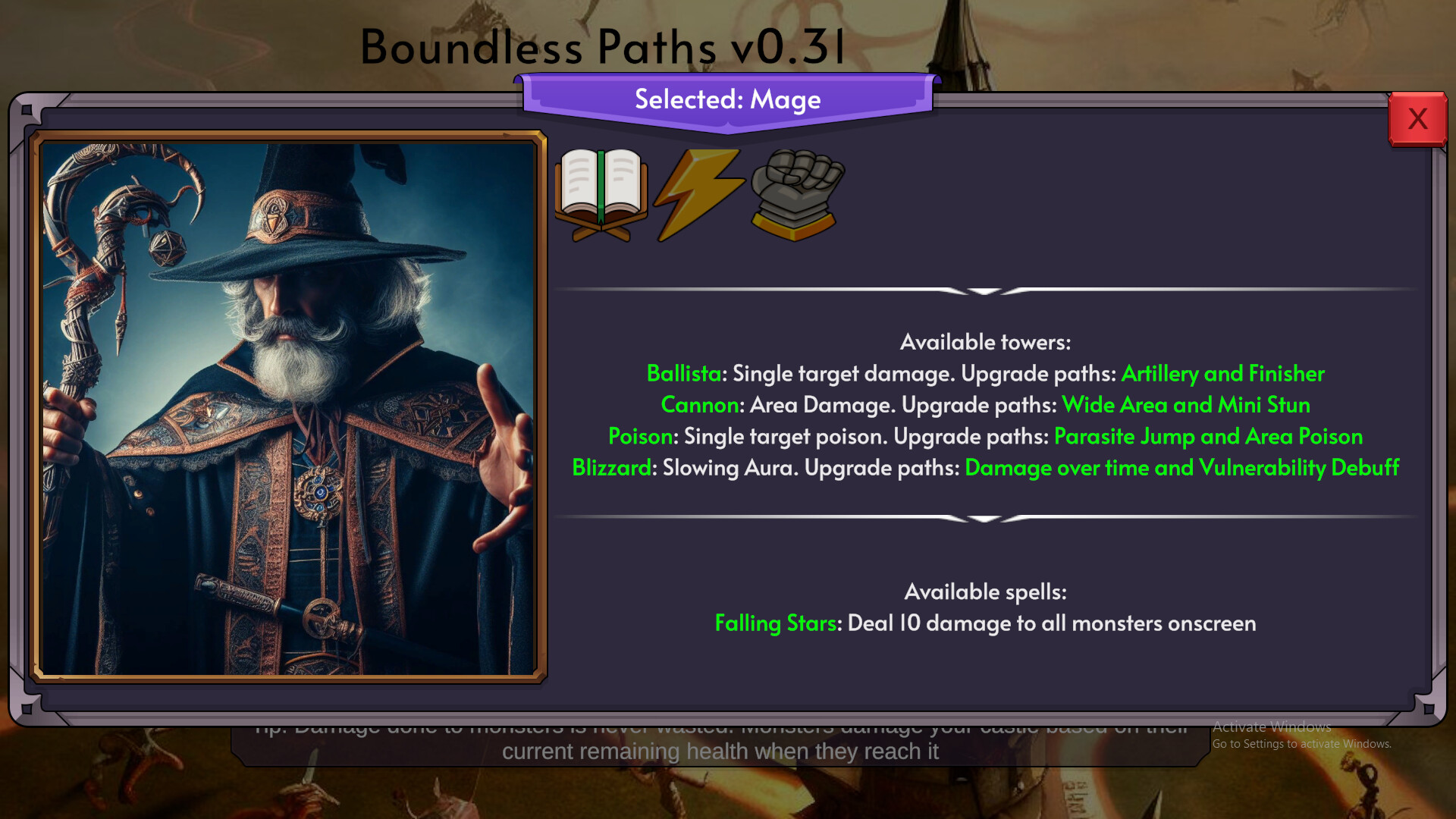Expand the Available spells section divider
Screen dimensions: 1456x819
click(984, 519)
